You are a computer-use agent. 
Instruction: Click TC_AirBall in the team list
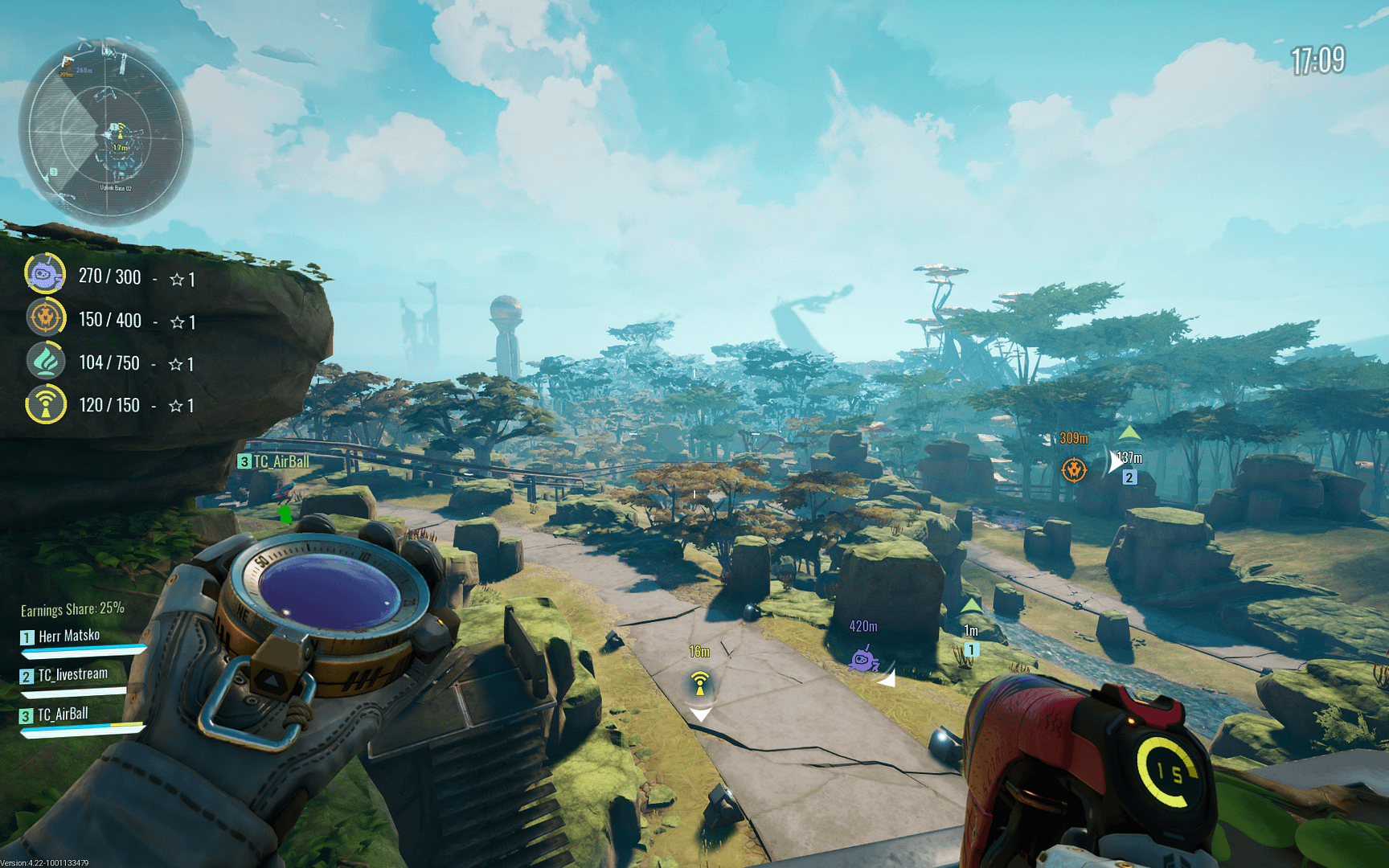[63, 714]
